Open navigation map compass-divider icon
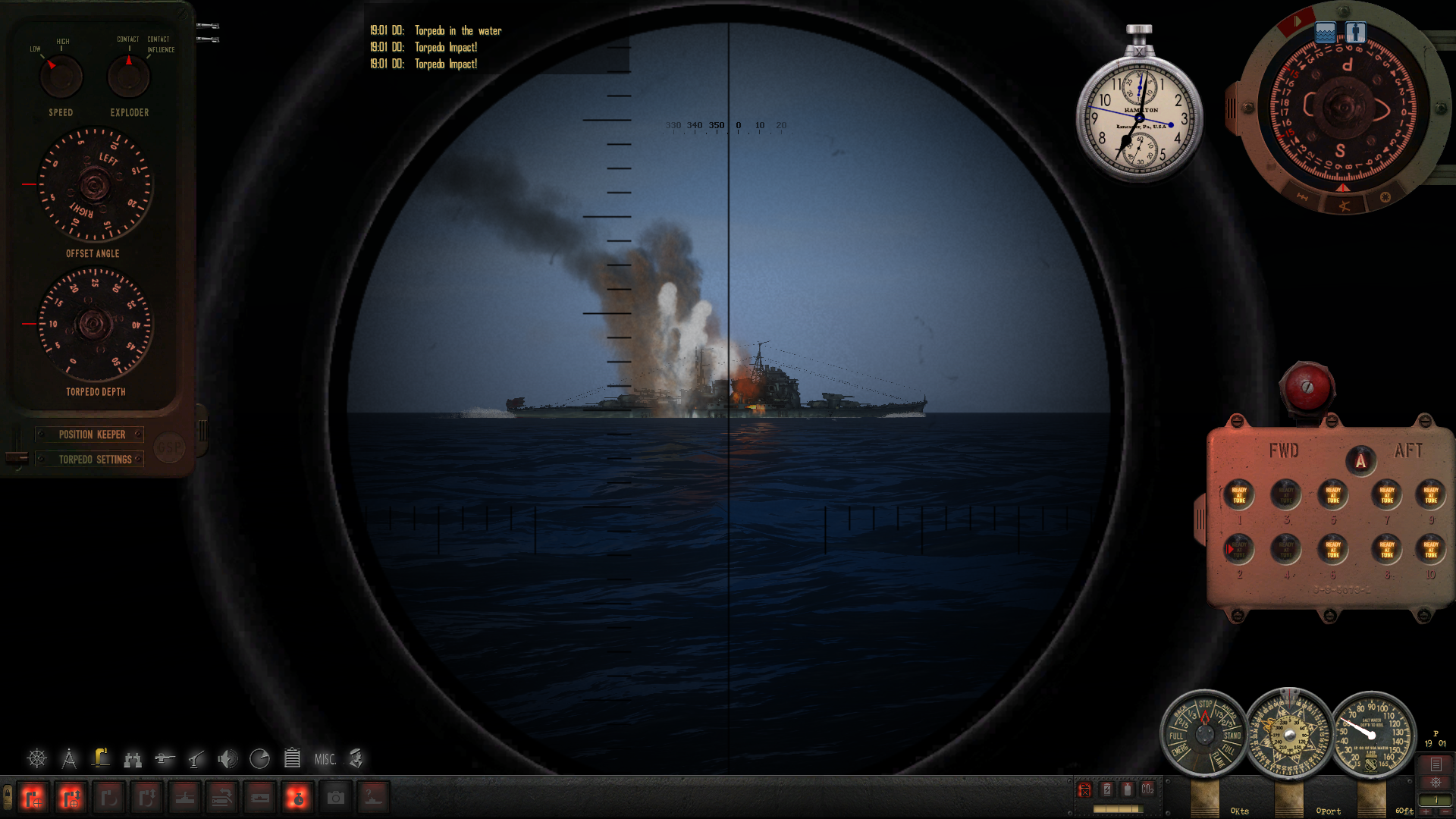1456x819 pixels. pos(69,758)
